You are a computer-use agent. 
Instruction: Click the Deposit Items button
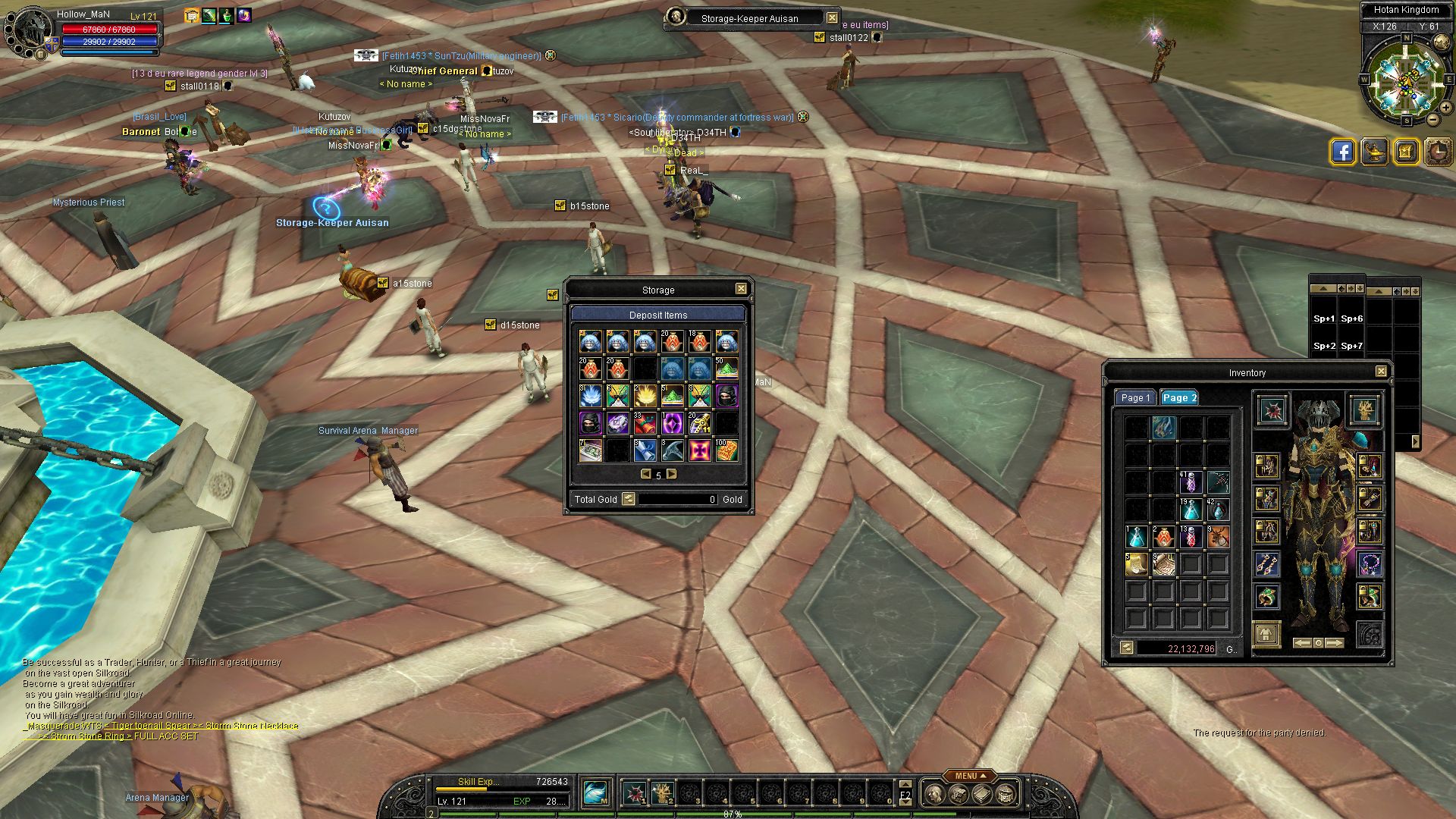point(657,315)
